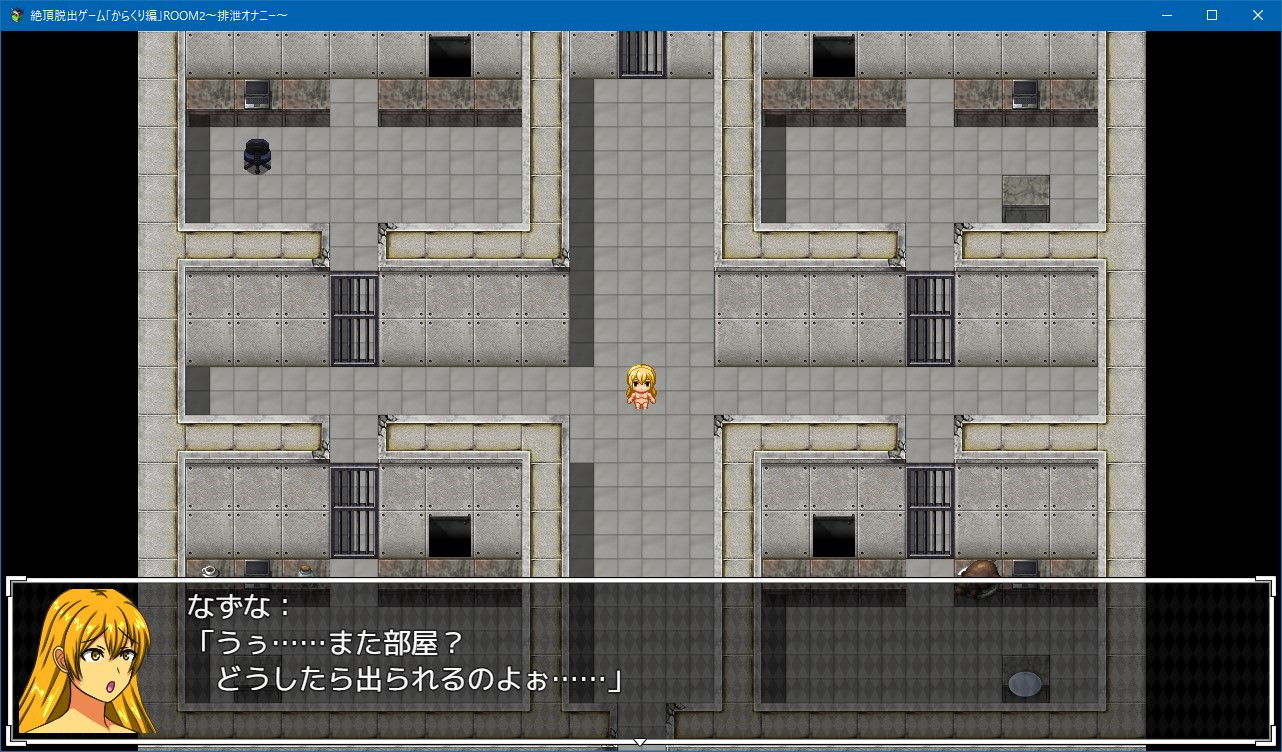Select Nazuna's character sprite in the corridor

(x=639, y=383)
